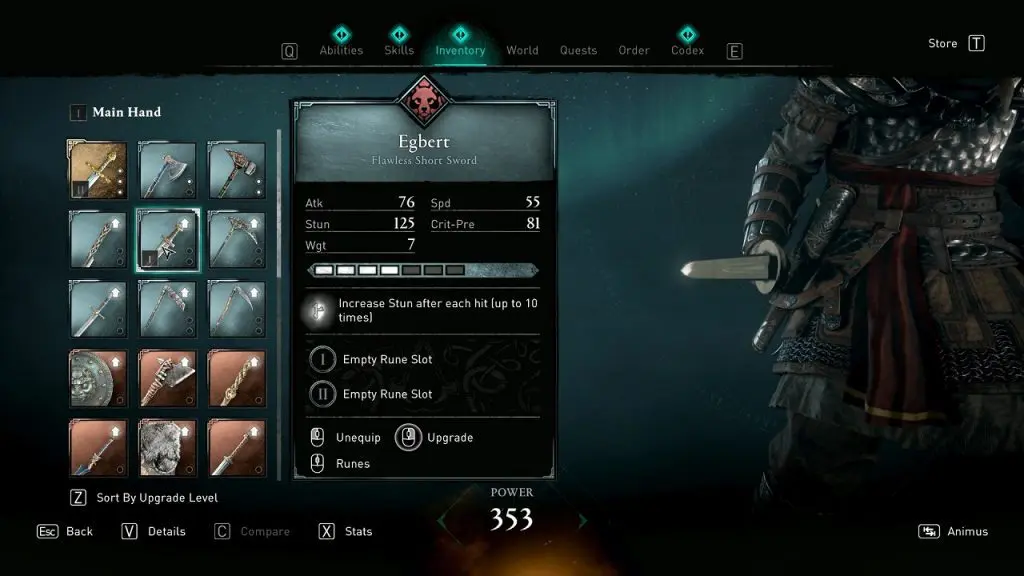The height and width of the screenshot is (576, 1024).
Task: Select the grey fur item slot
Action: (x=168, y=447)
